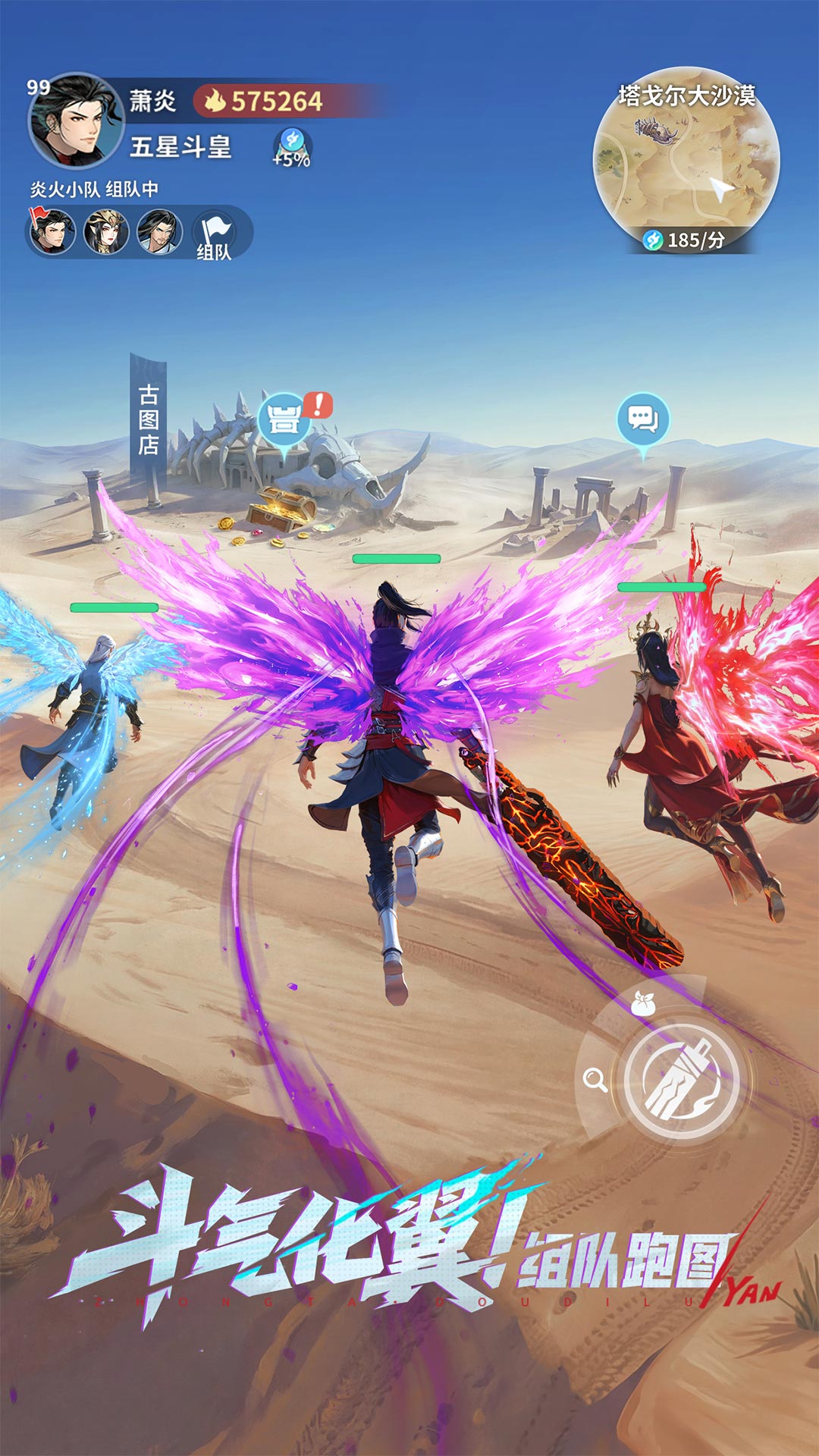
Task: Tap the 古图店 shop banner
Action: coord(149,419)
